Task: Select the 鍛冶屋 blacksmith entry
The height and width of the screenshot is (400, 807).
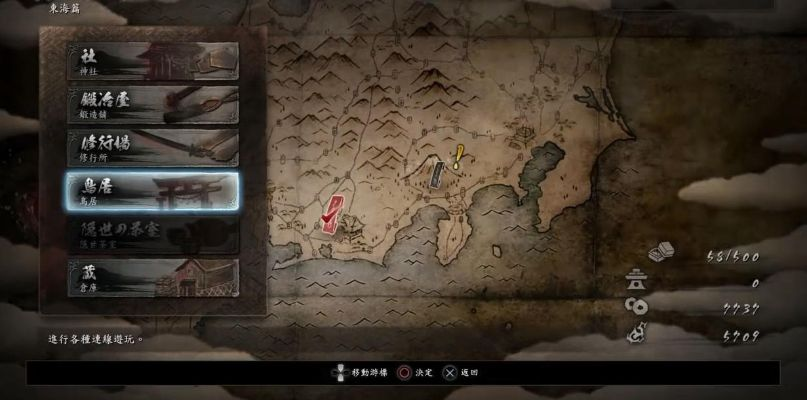Action: pyautogui.click(x=152, y=105)
